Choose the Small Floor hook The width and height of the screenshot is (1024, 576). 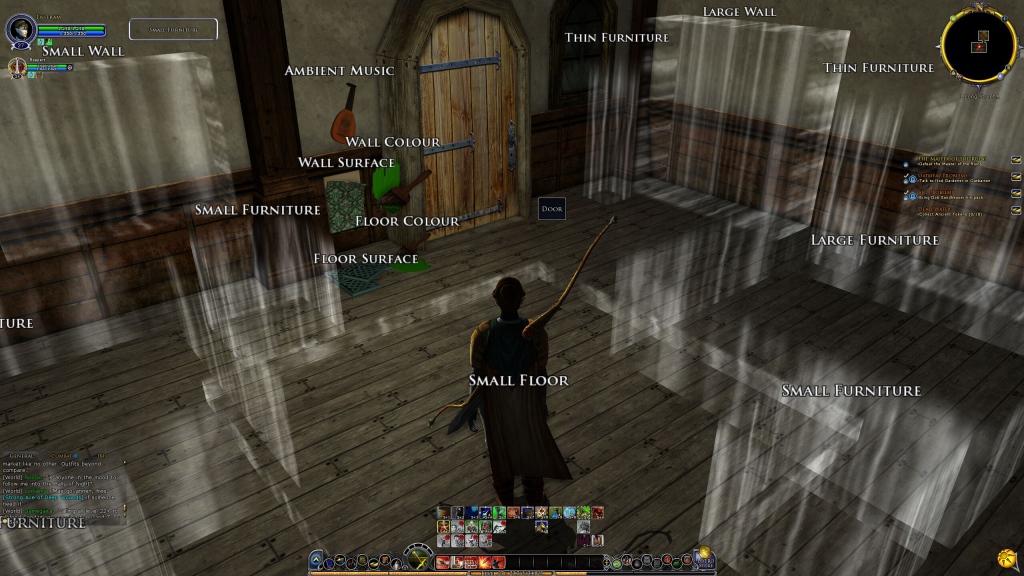coord(518,380)
